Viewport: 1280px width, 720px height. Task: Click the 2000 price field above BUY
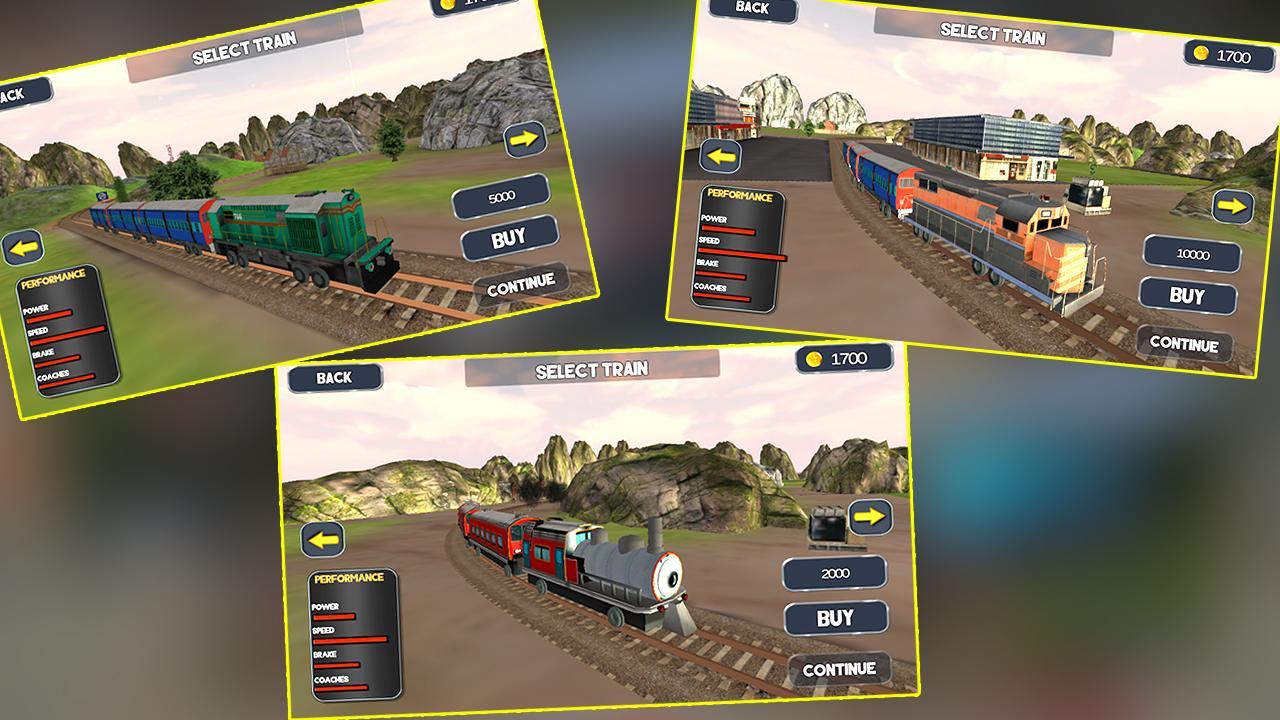pos(836,571)
